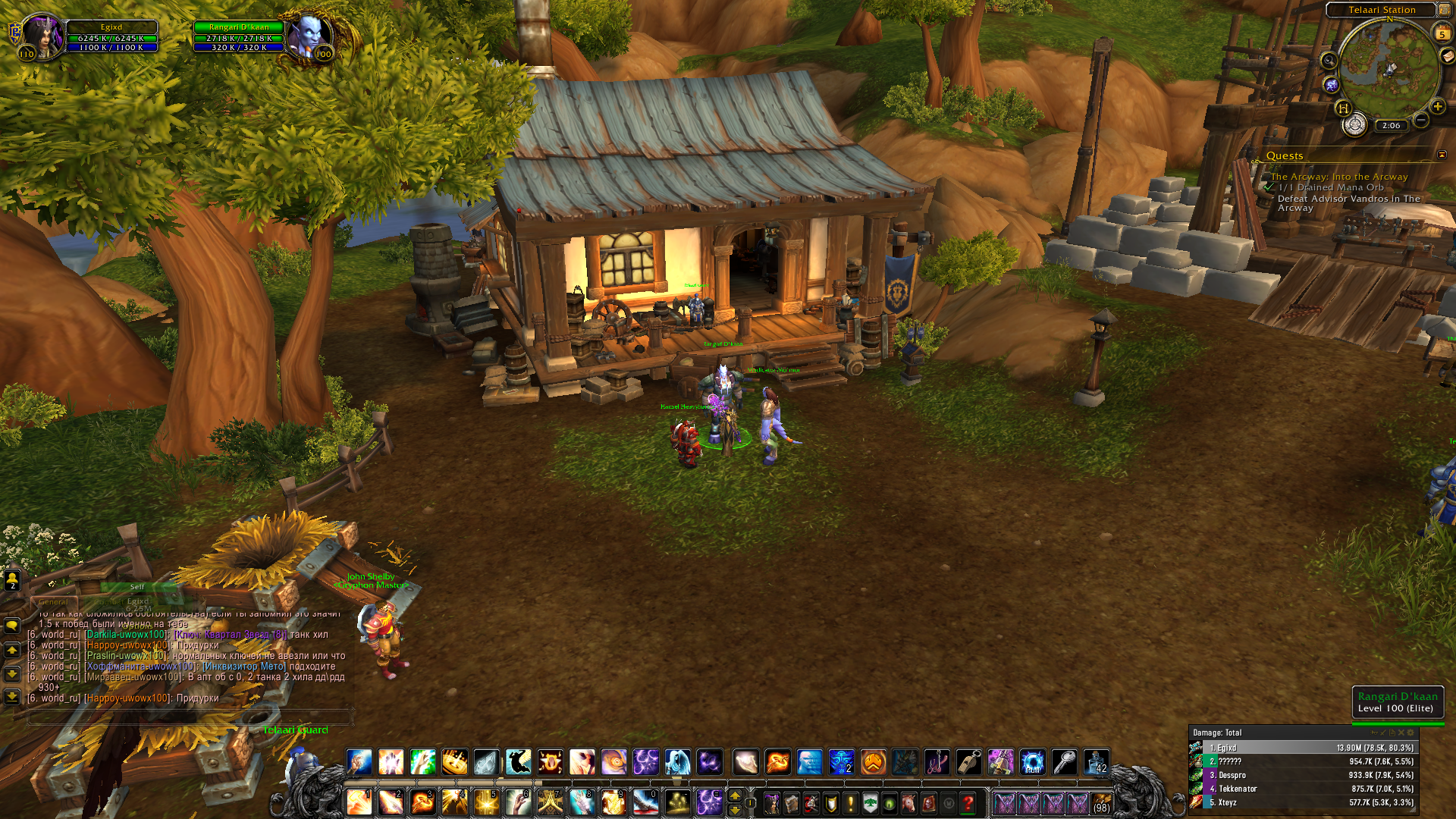Open the calendar showing day 5

pos(1442,33)
